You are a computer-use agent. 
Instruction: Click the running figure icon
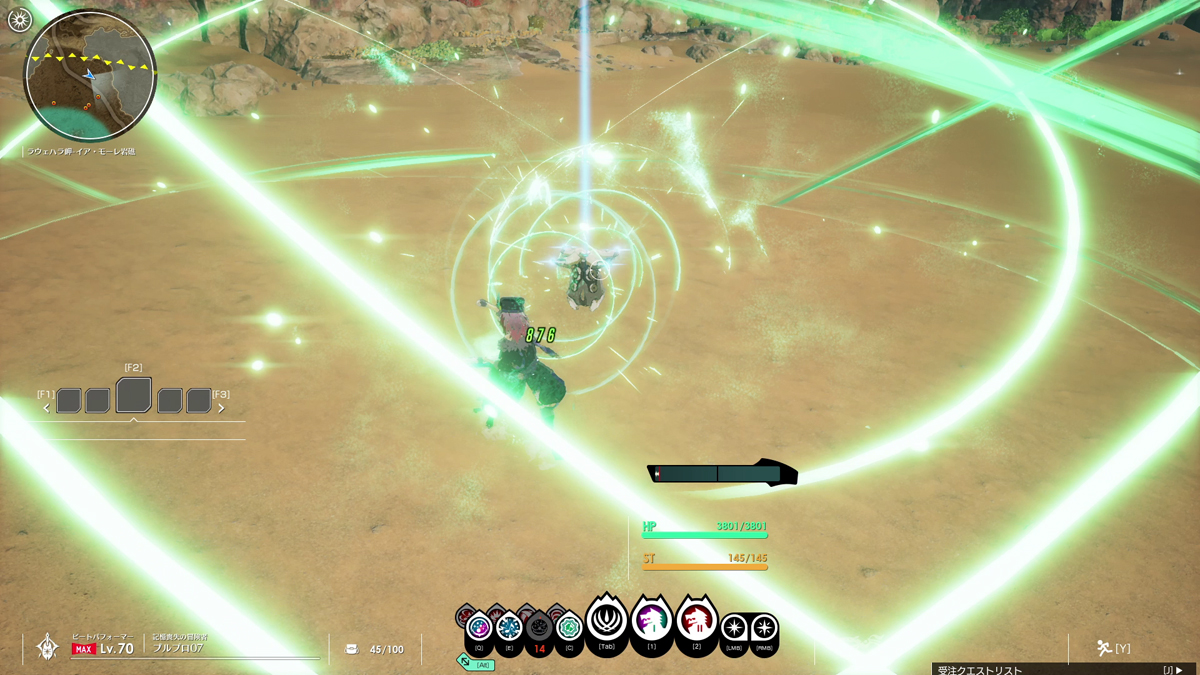click(1104, 648)
